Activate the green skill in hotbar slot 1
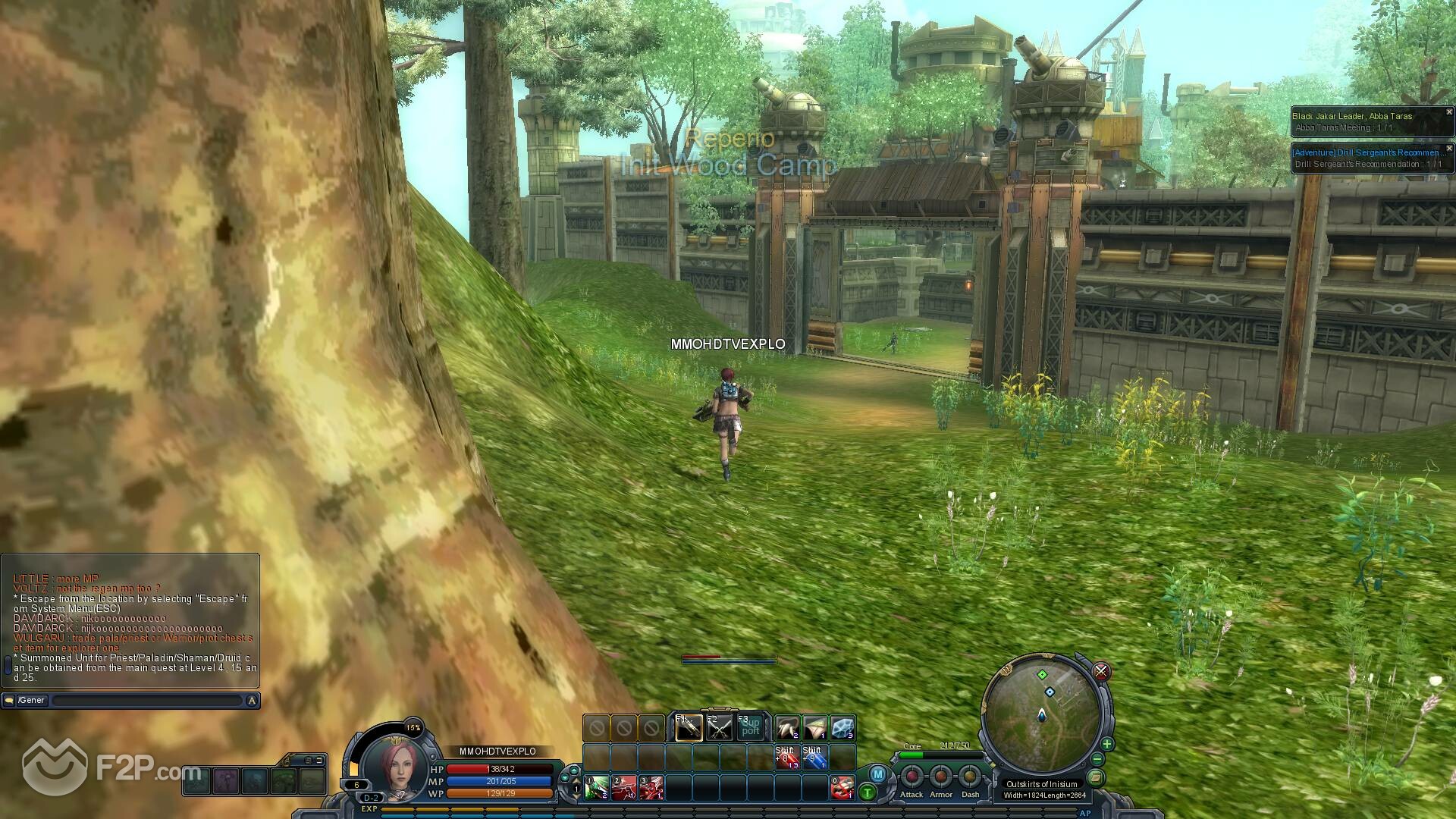The height and width of the screenshot is (819, 1456). pyautogui.click(x=596, y=788)
